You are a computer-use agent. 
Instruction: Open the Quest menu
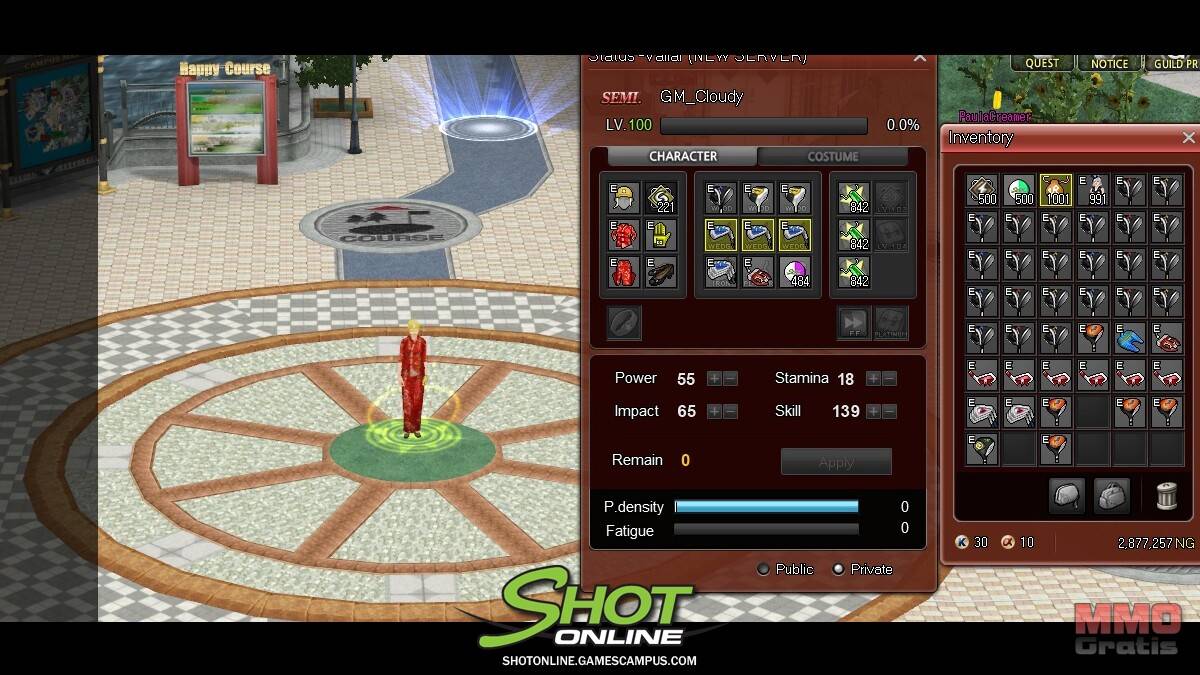(1042, 63)
